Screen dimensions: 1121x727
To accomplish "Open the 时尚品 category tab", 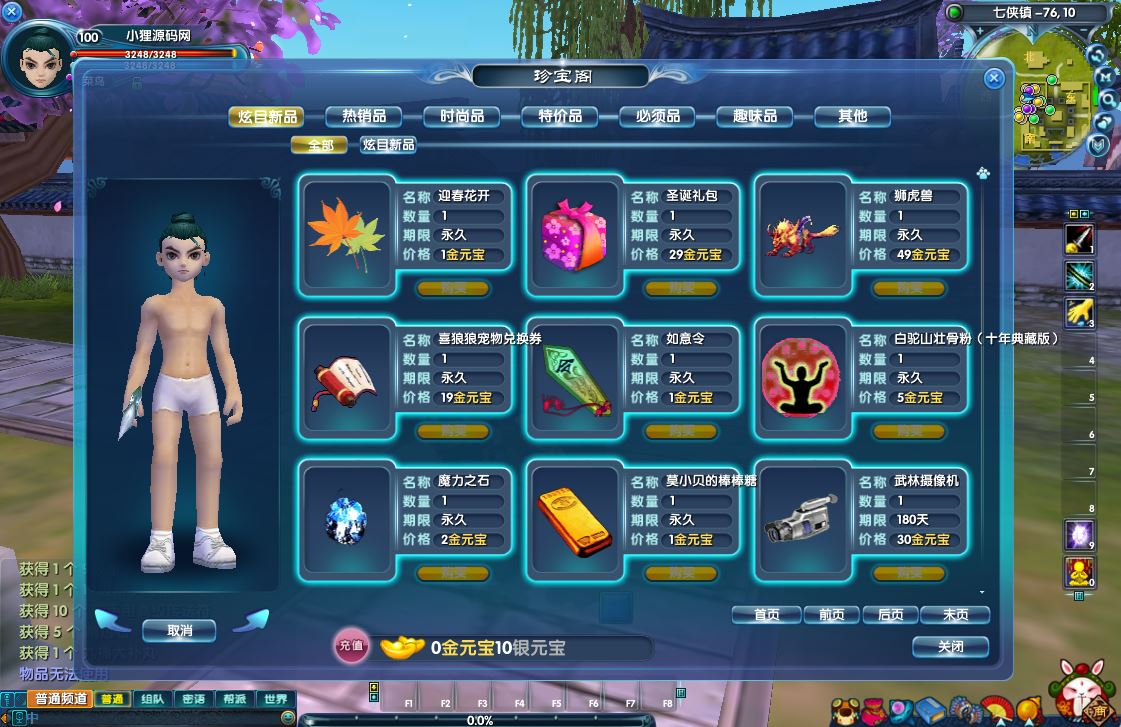I will coord(461,116).
